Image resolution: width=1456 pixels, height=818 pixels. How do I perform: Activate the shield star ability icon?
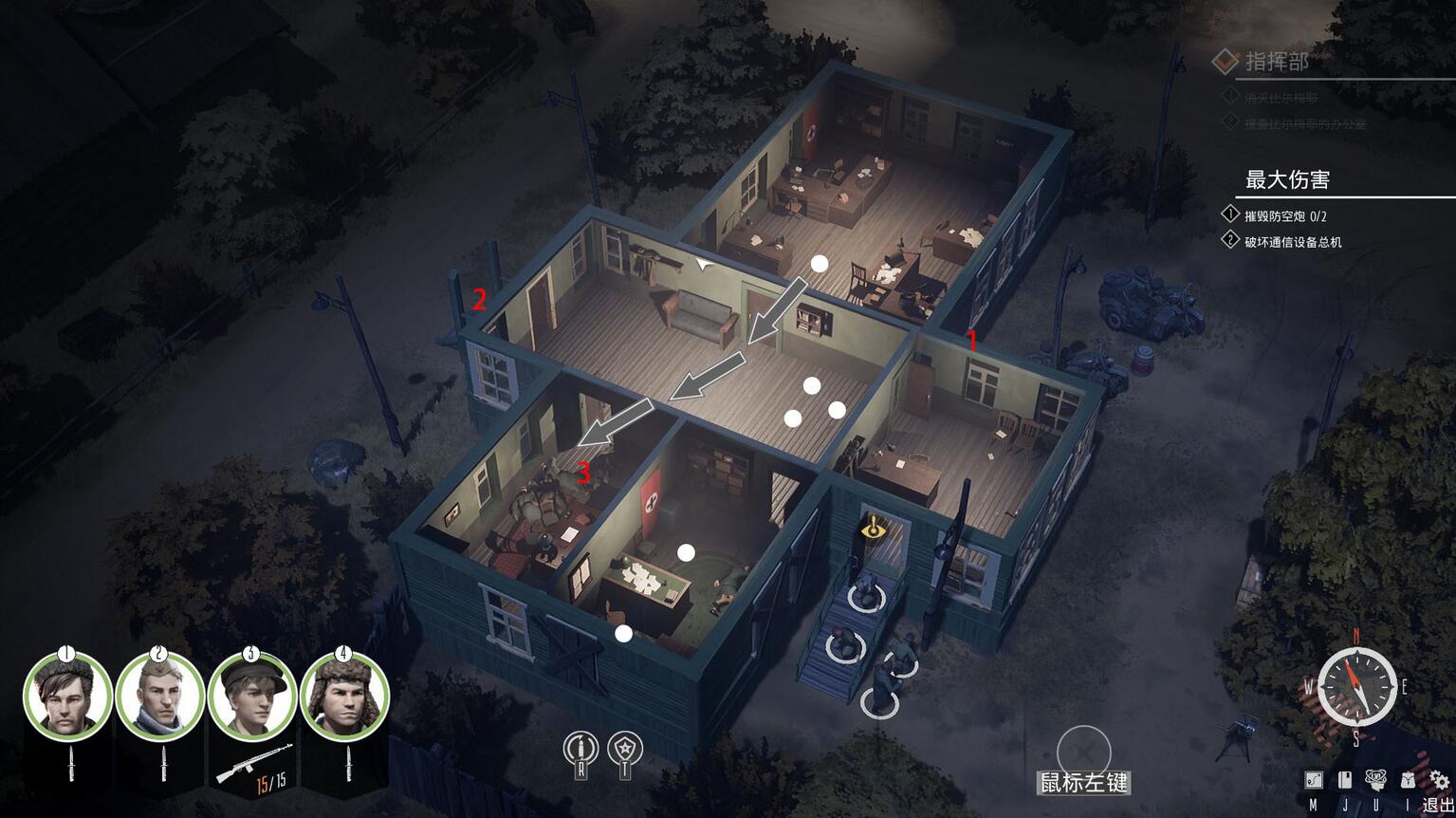click(x=625, y=750)
